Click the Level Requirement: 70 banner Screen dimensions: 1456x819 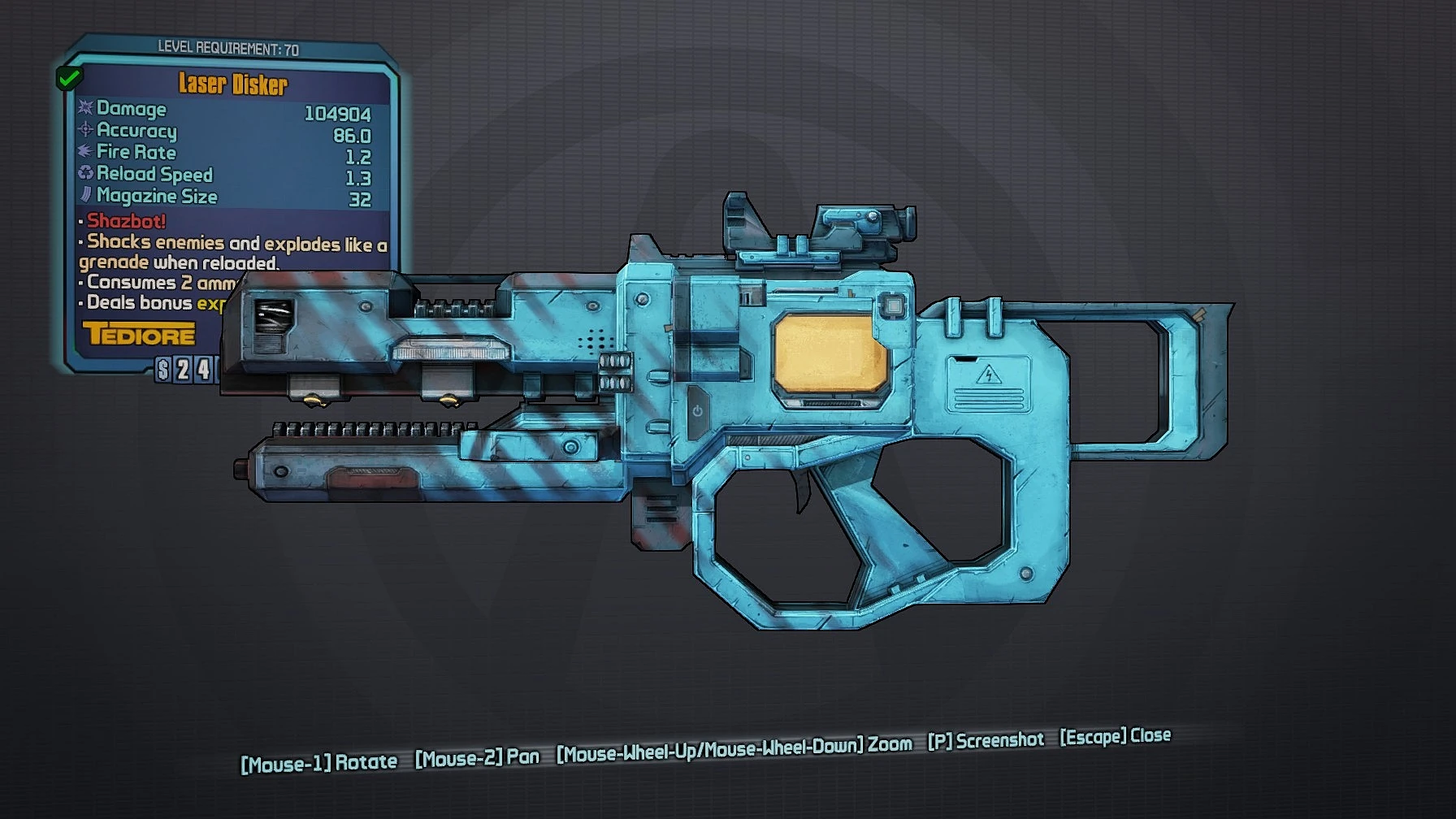(230, 47)
